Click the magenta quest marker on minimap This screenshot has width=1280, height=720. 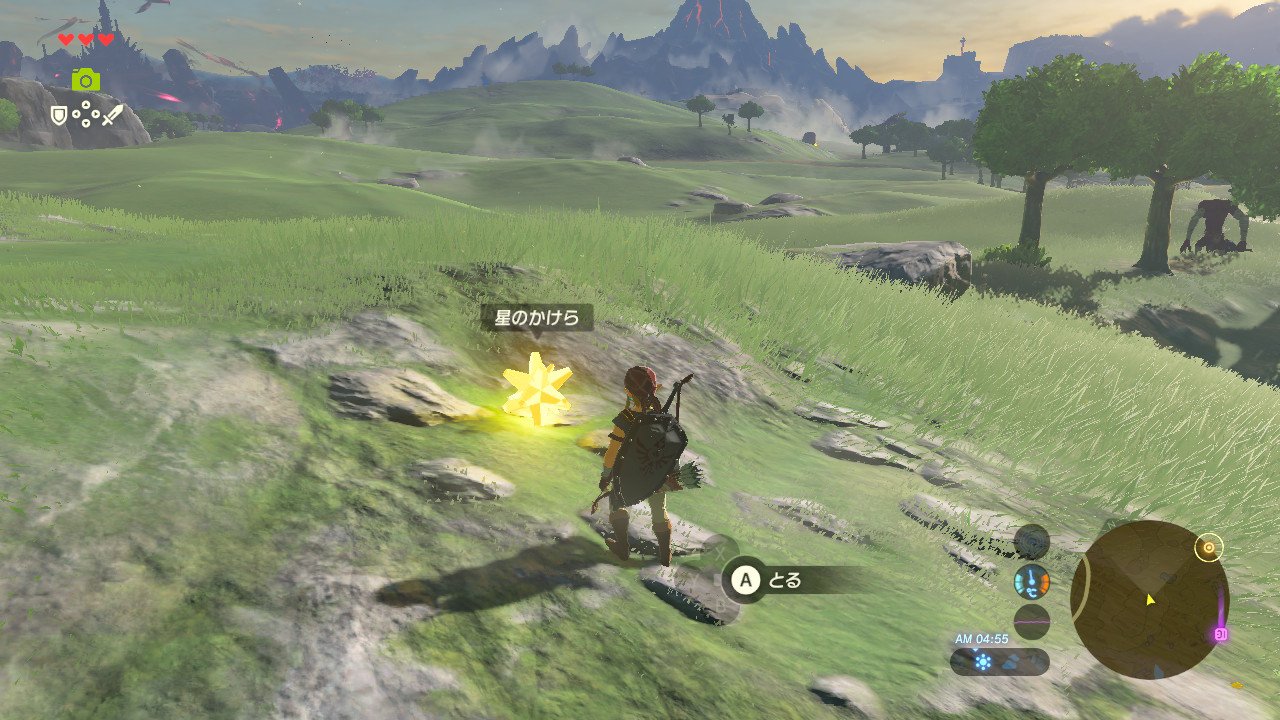[x=1220, y=634]
